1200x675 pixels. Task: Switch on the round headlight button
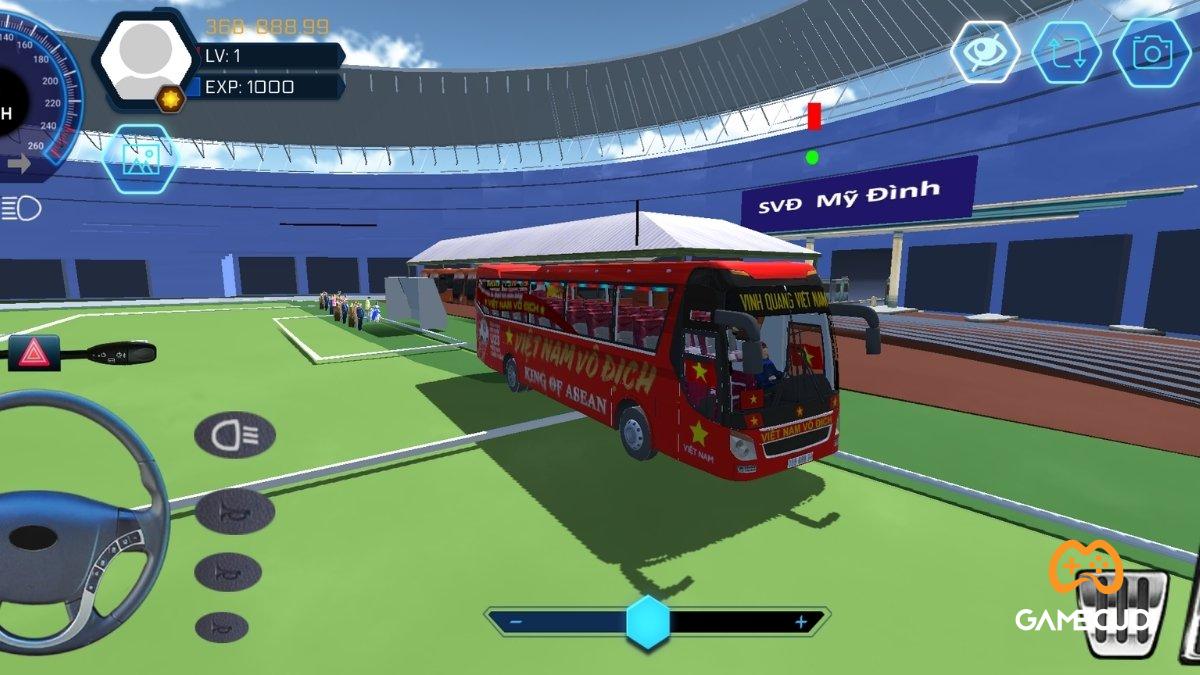click(x=234, y=434)
